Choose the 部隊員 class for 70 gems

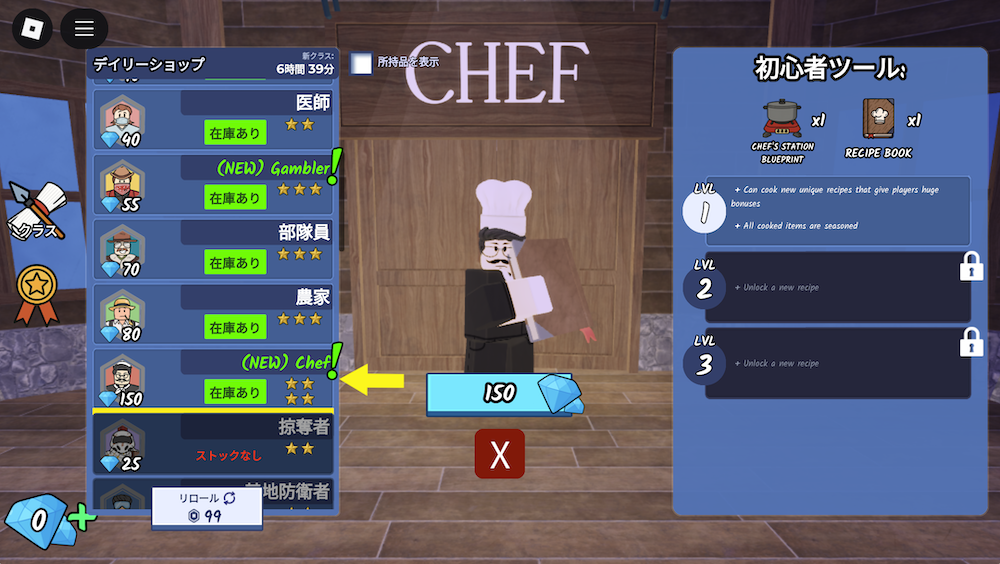click(215, 249)
